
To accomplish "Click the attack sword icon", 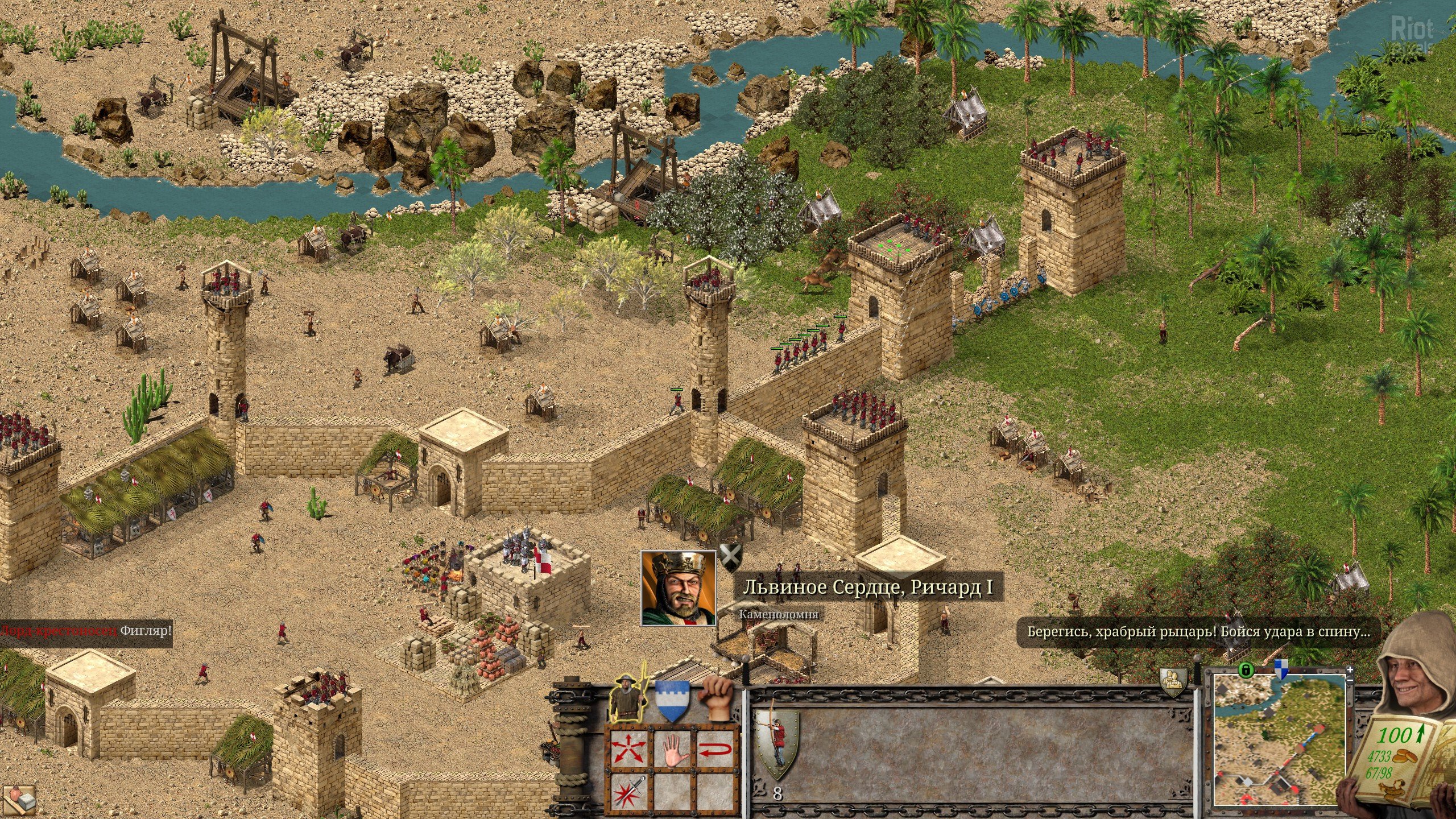I will point(629,793).
